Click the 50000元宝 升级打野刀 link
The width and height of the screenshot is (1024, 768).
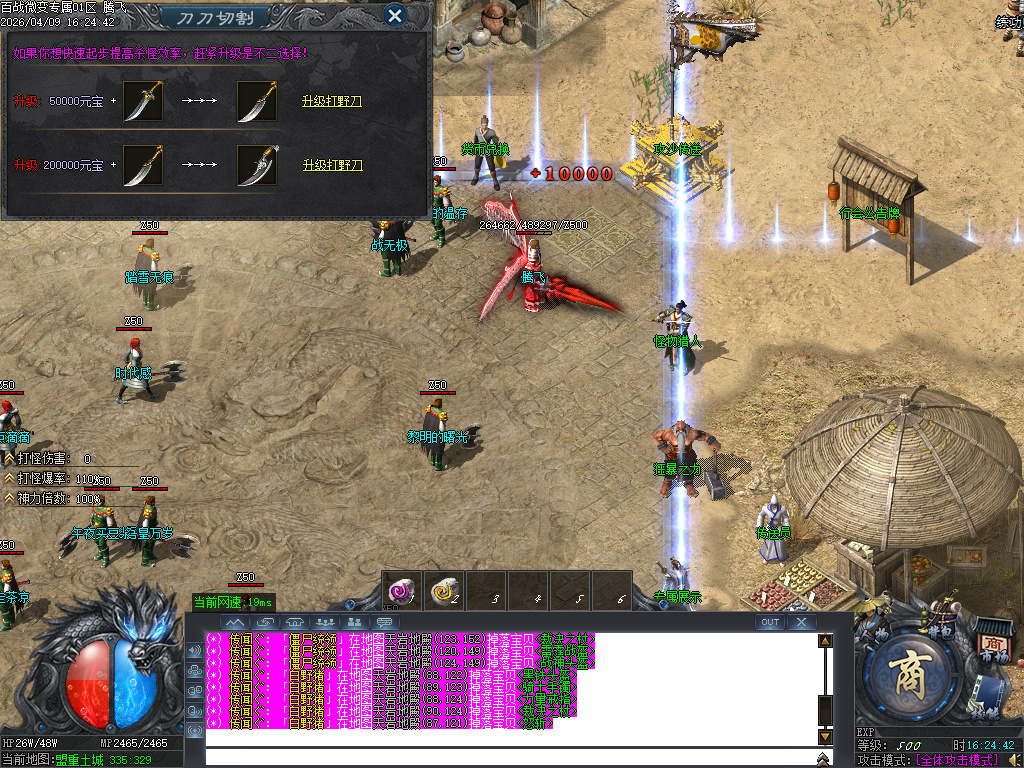click(x=332, y=101)
